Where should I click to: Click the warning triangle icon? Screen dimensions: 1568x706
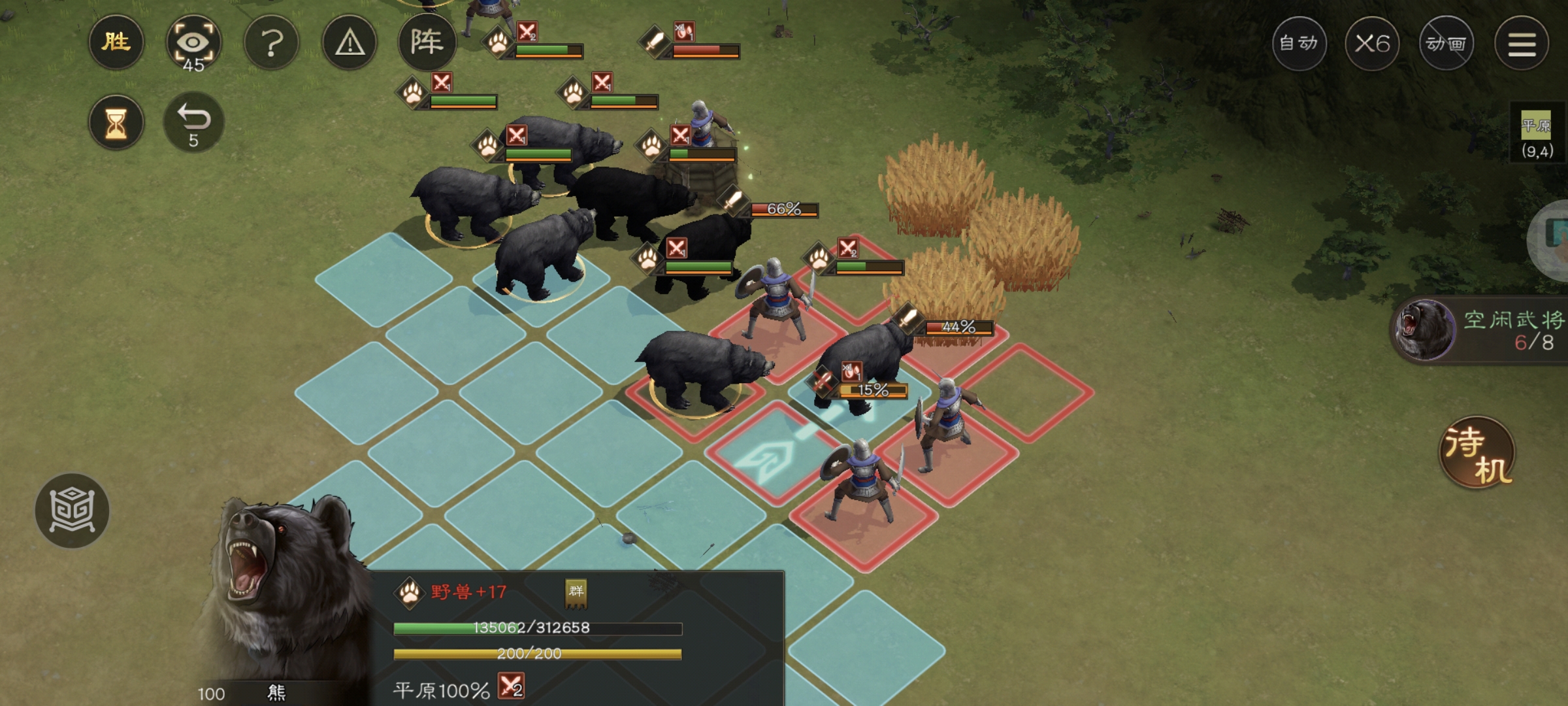(x=350, y=44)
